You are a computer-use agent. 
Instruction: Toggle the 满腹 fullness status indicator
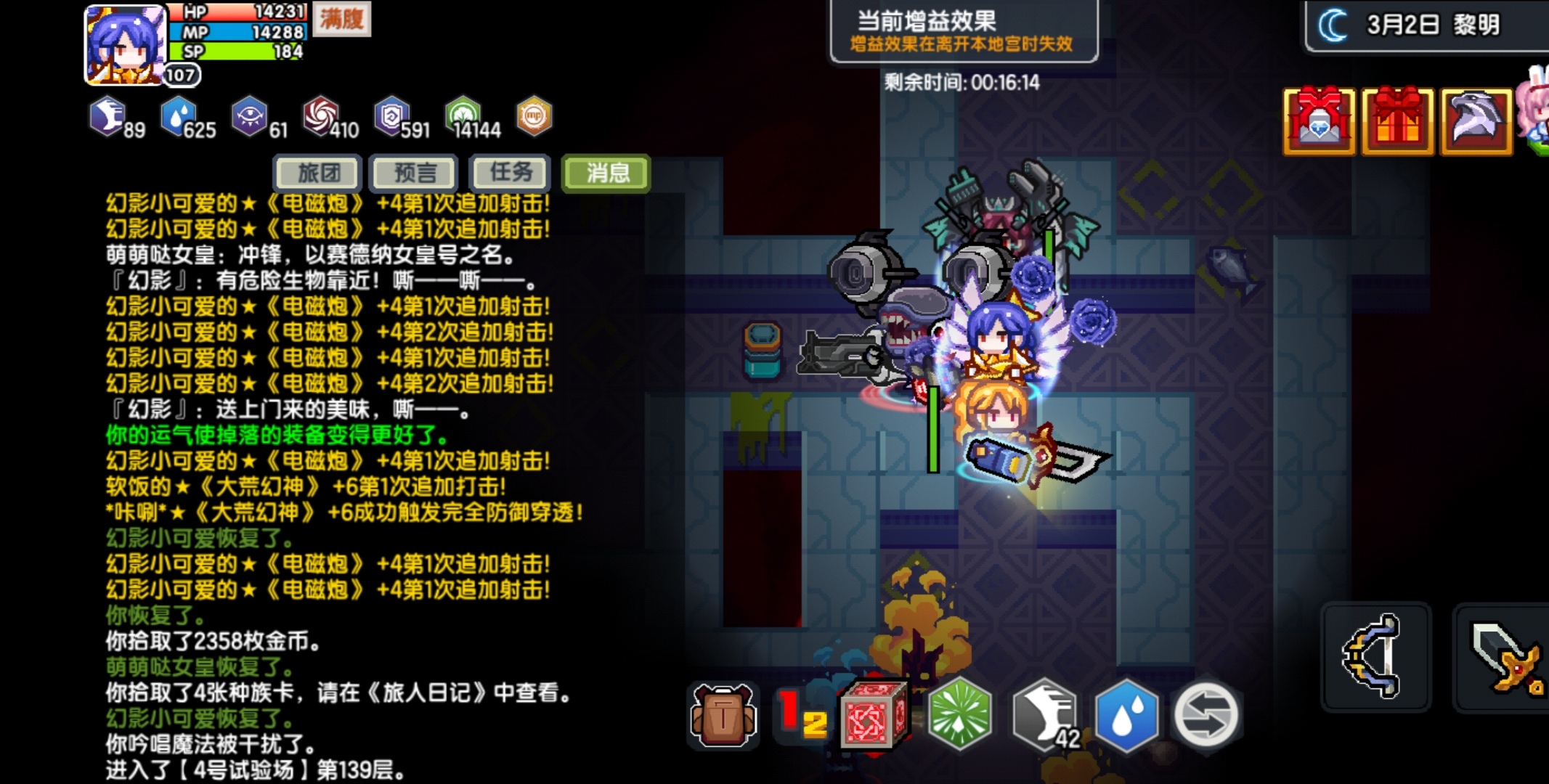tap(341, 19)
